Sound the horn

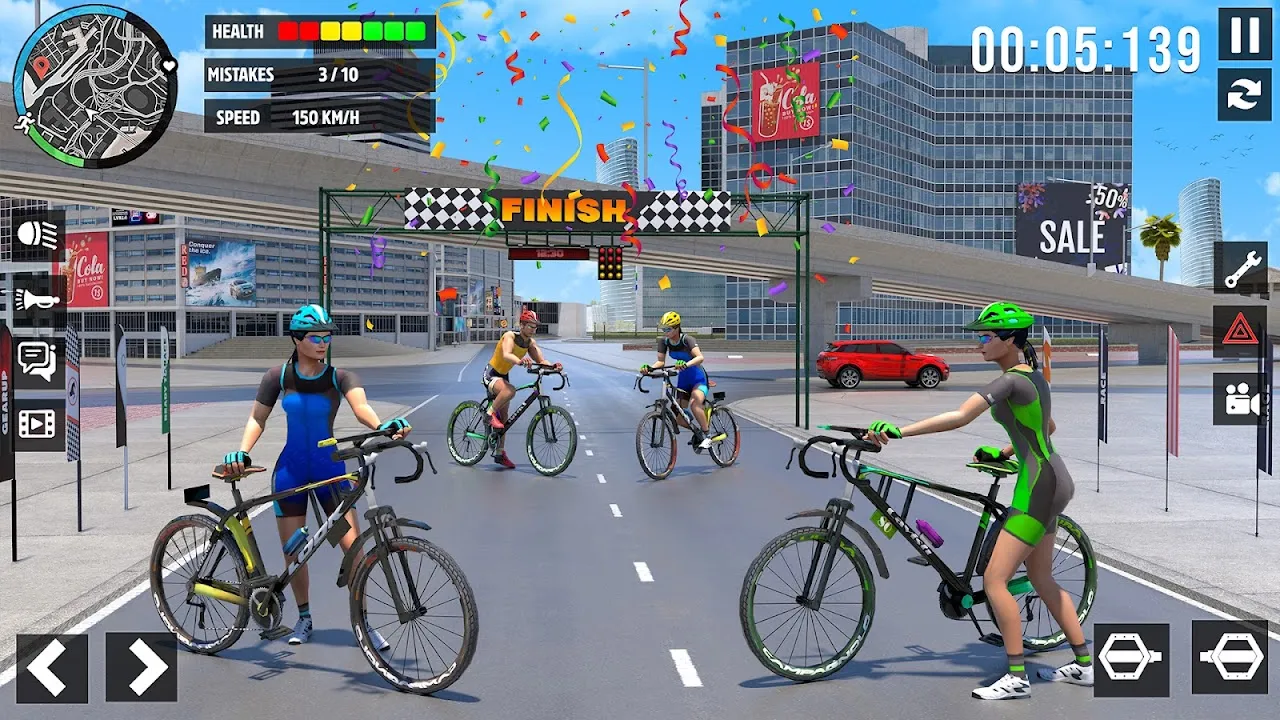pyautogui.click(x=38, y=299)
